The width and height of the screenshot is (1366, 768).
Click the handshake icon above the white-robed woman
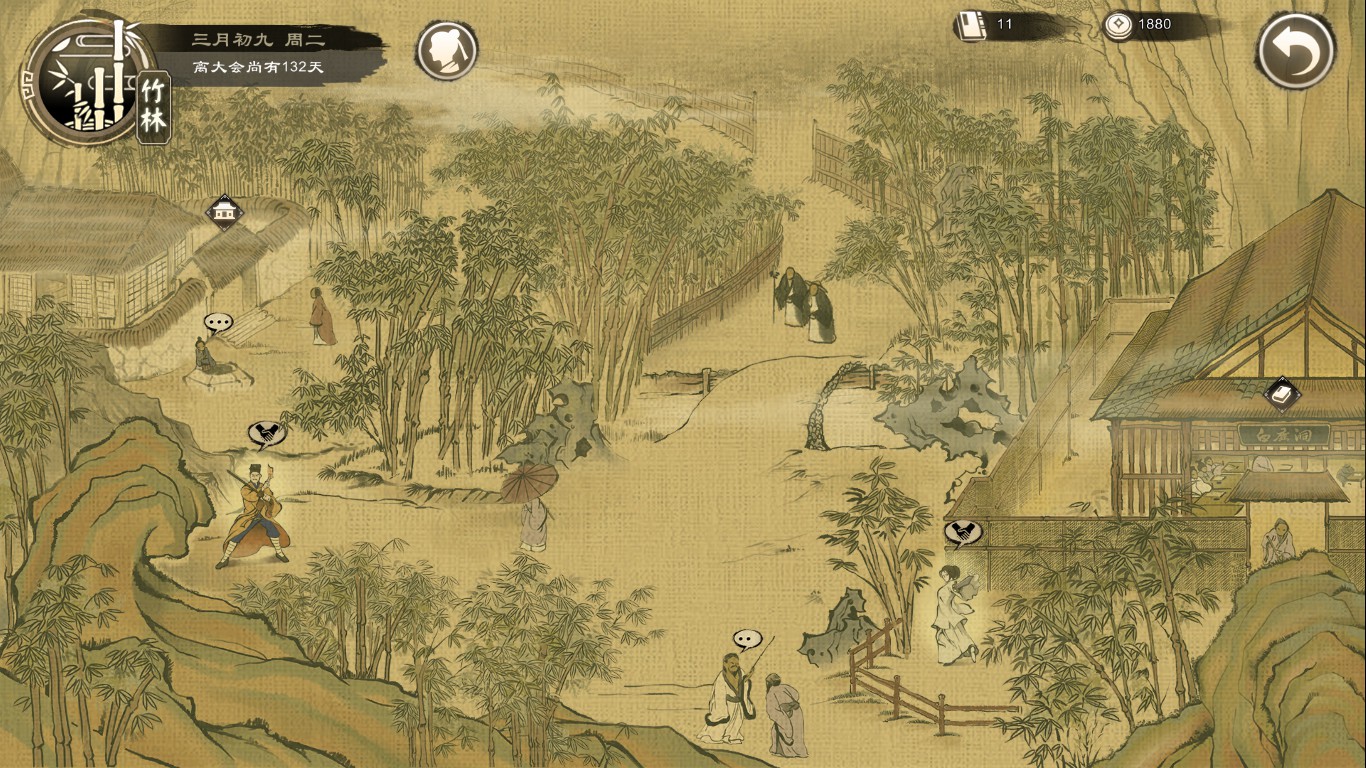point(963,533)
